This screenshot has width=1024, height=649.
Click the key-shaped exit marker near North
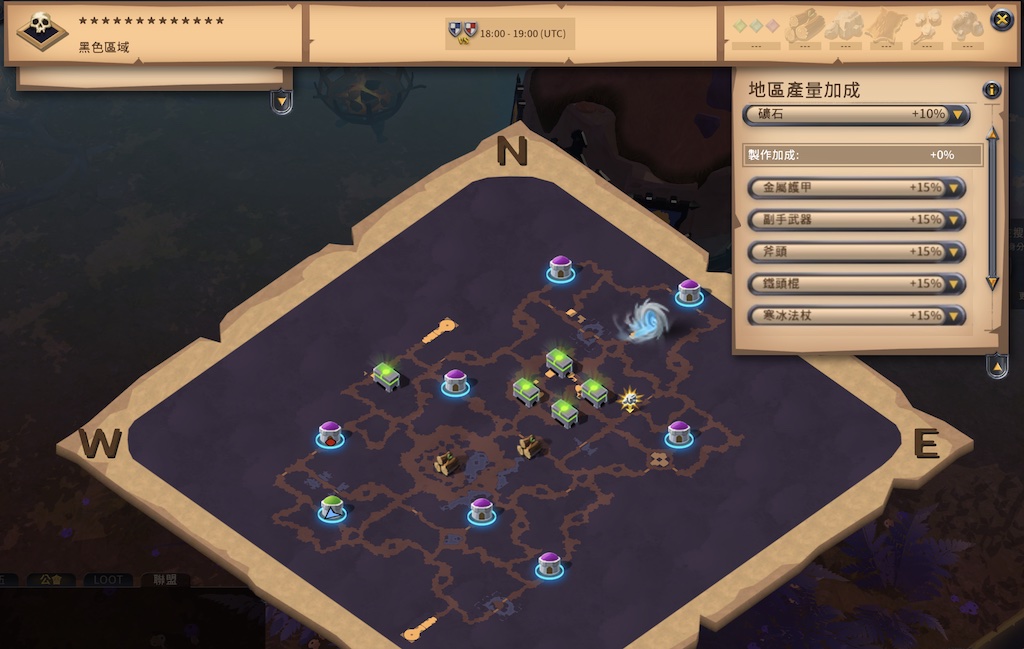coord(439,330)
